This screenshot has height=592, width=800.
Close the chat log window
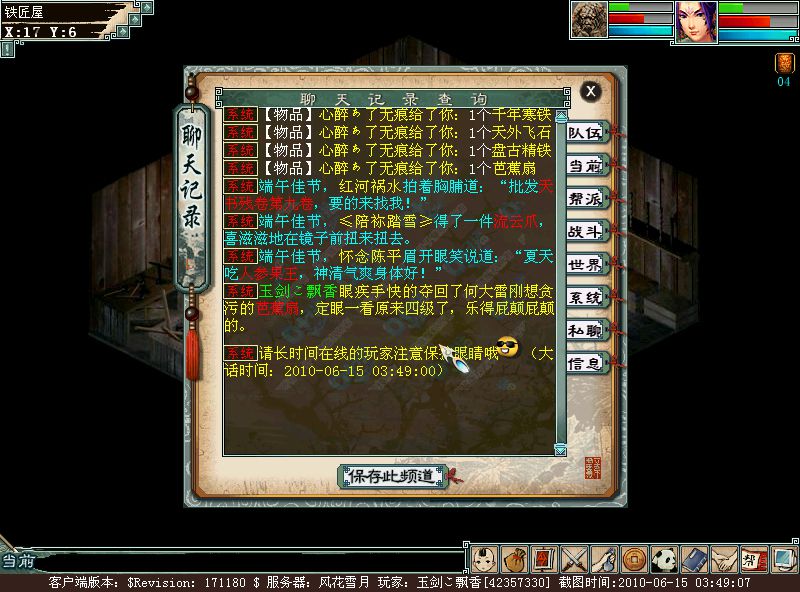(591, 91)
